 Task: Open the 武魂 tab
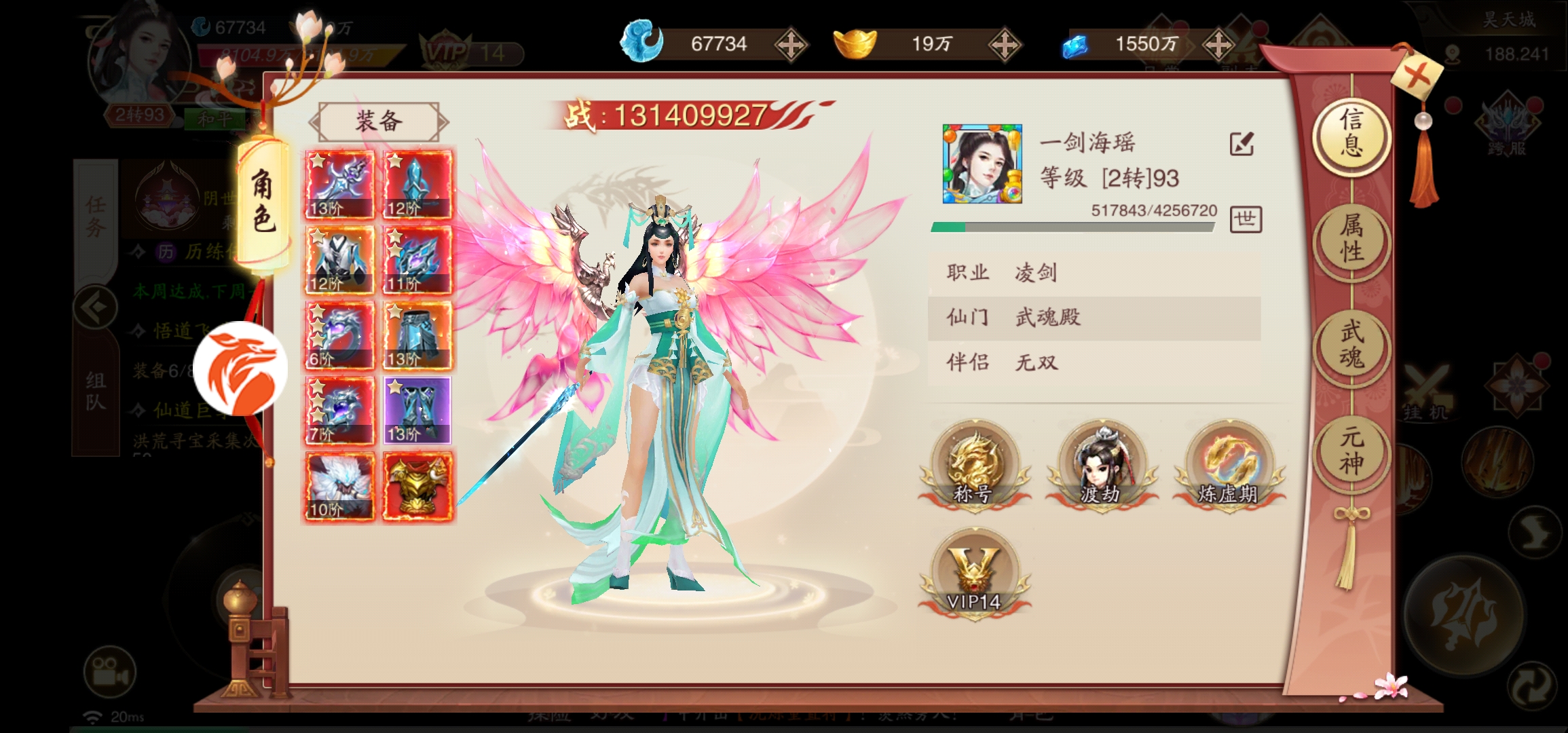[x=1351, y=345]
